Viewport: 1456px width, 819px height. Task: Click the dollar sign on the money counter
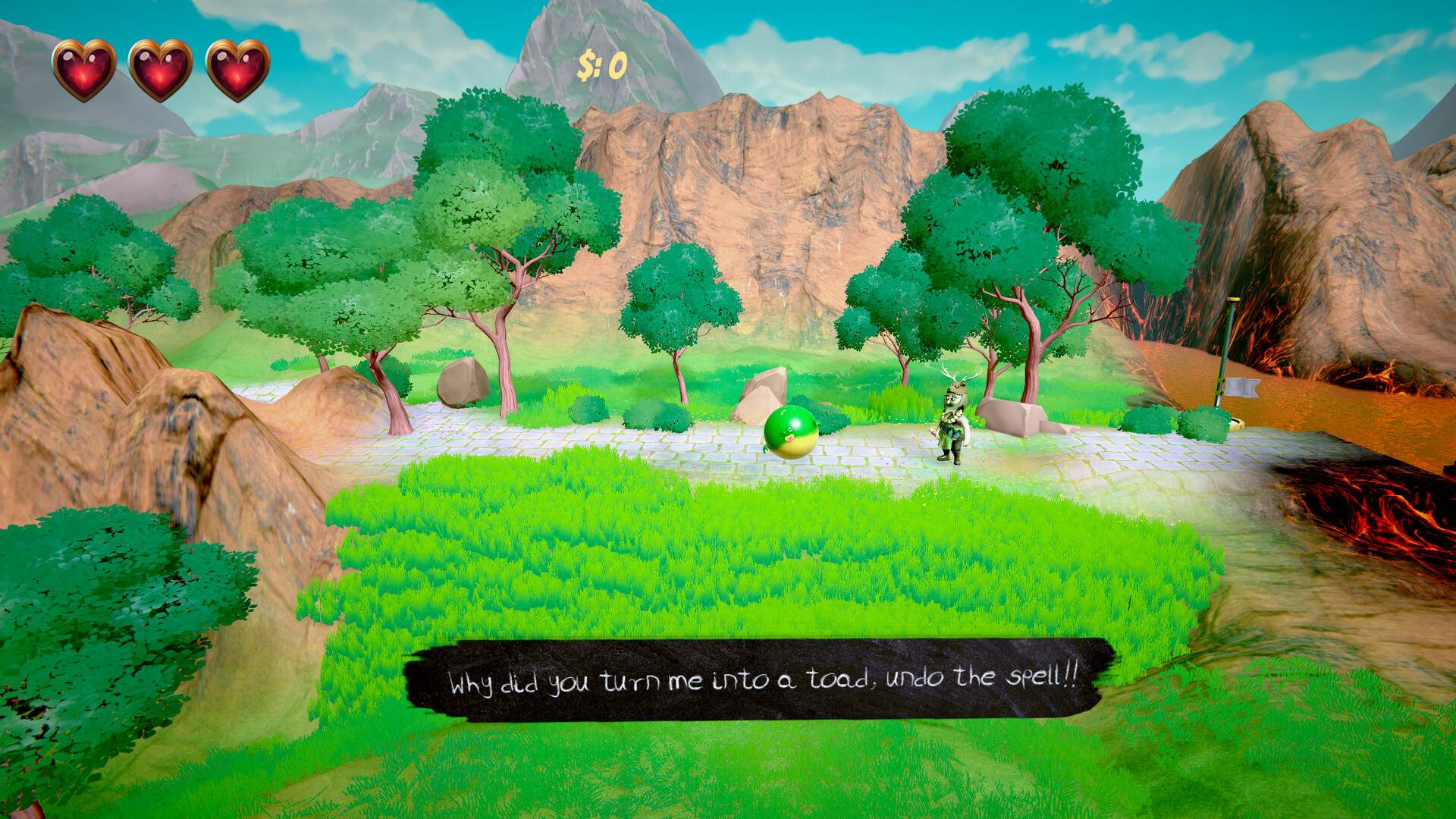587,64
